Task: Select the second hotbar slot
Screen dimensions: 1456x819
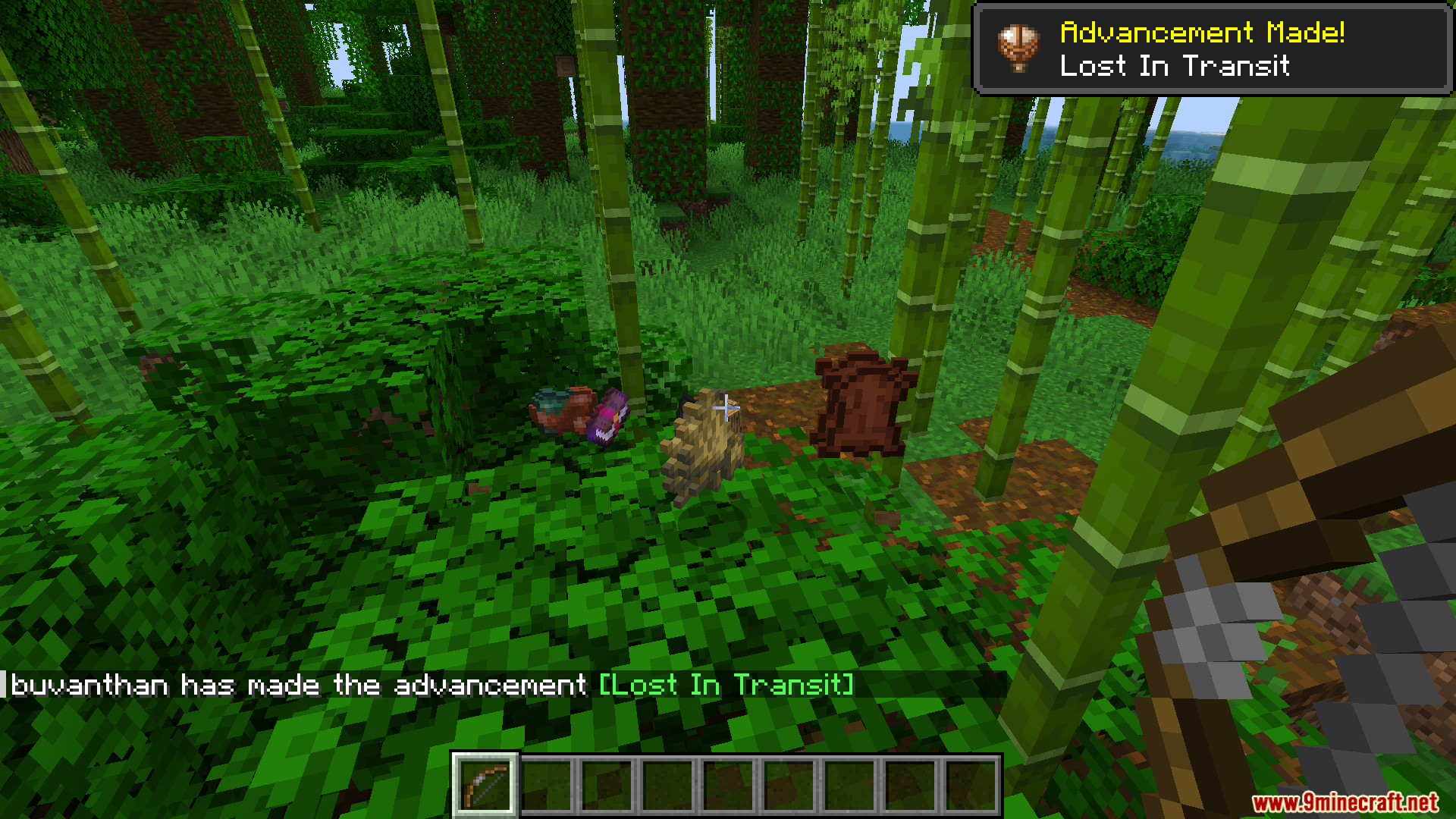Action: (548, 783)
